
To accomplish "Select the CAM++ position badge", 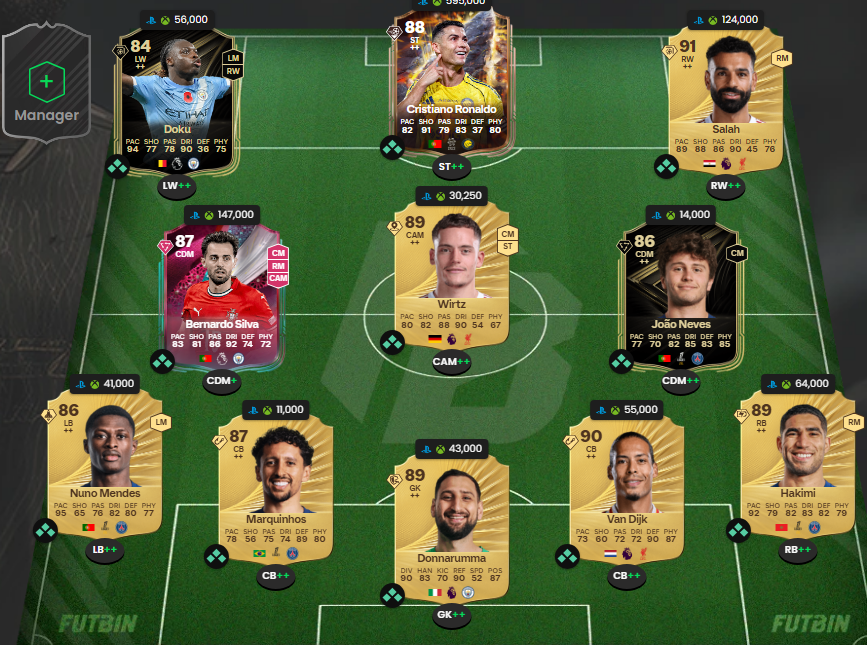I will pos(451,362).
